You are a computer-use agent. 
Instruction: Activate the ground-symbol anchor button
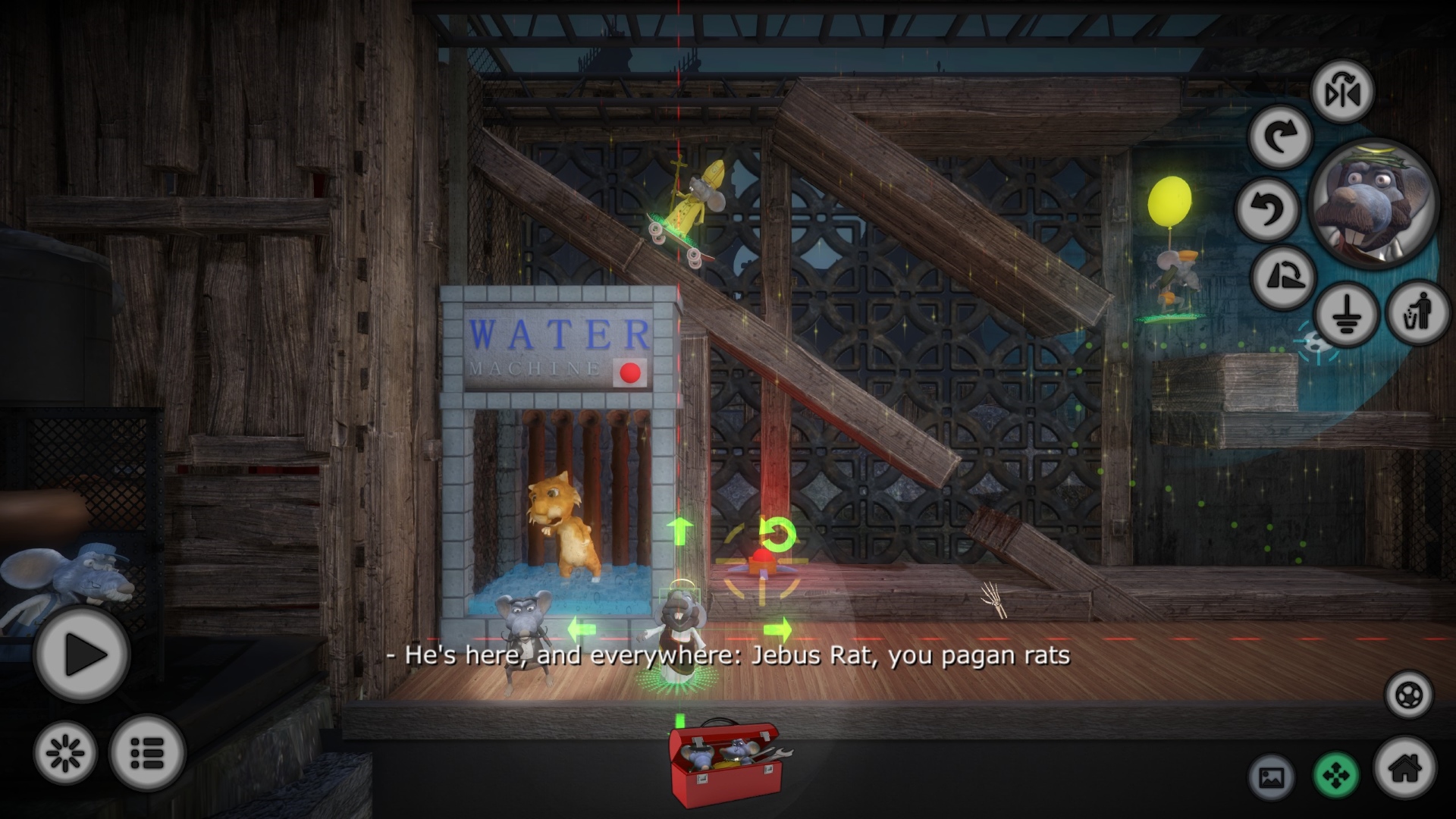(1345, 314)
